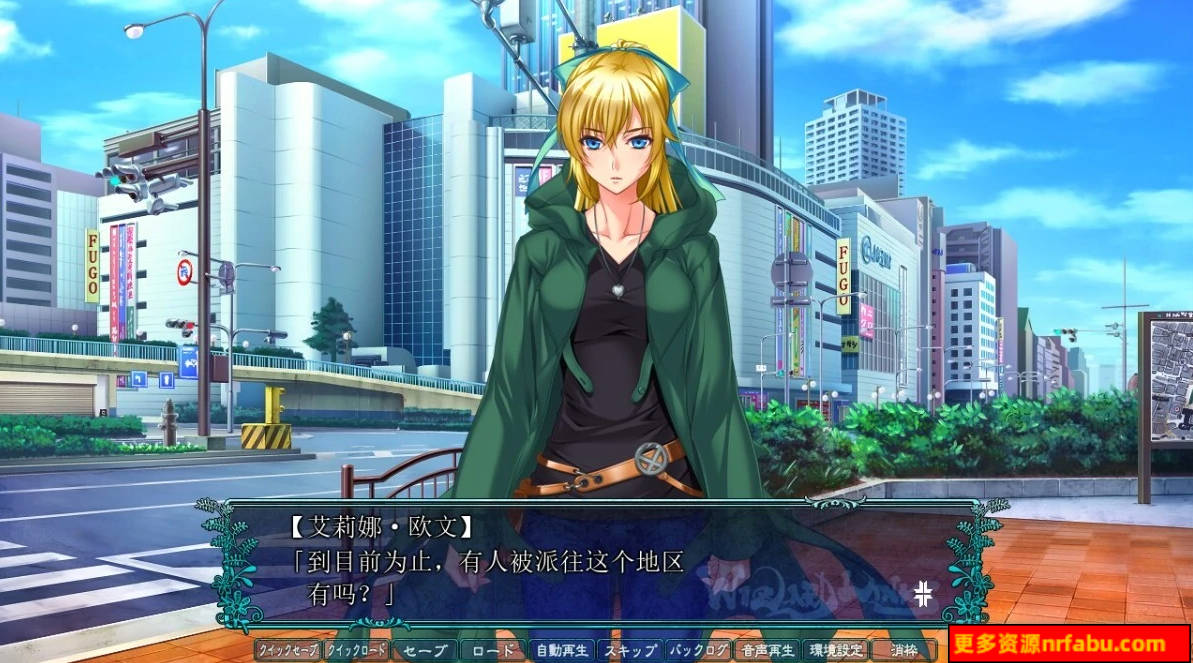Activate the スキップ skip button
This screenshot has width=1193, height=663.
coord(630,650)
